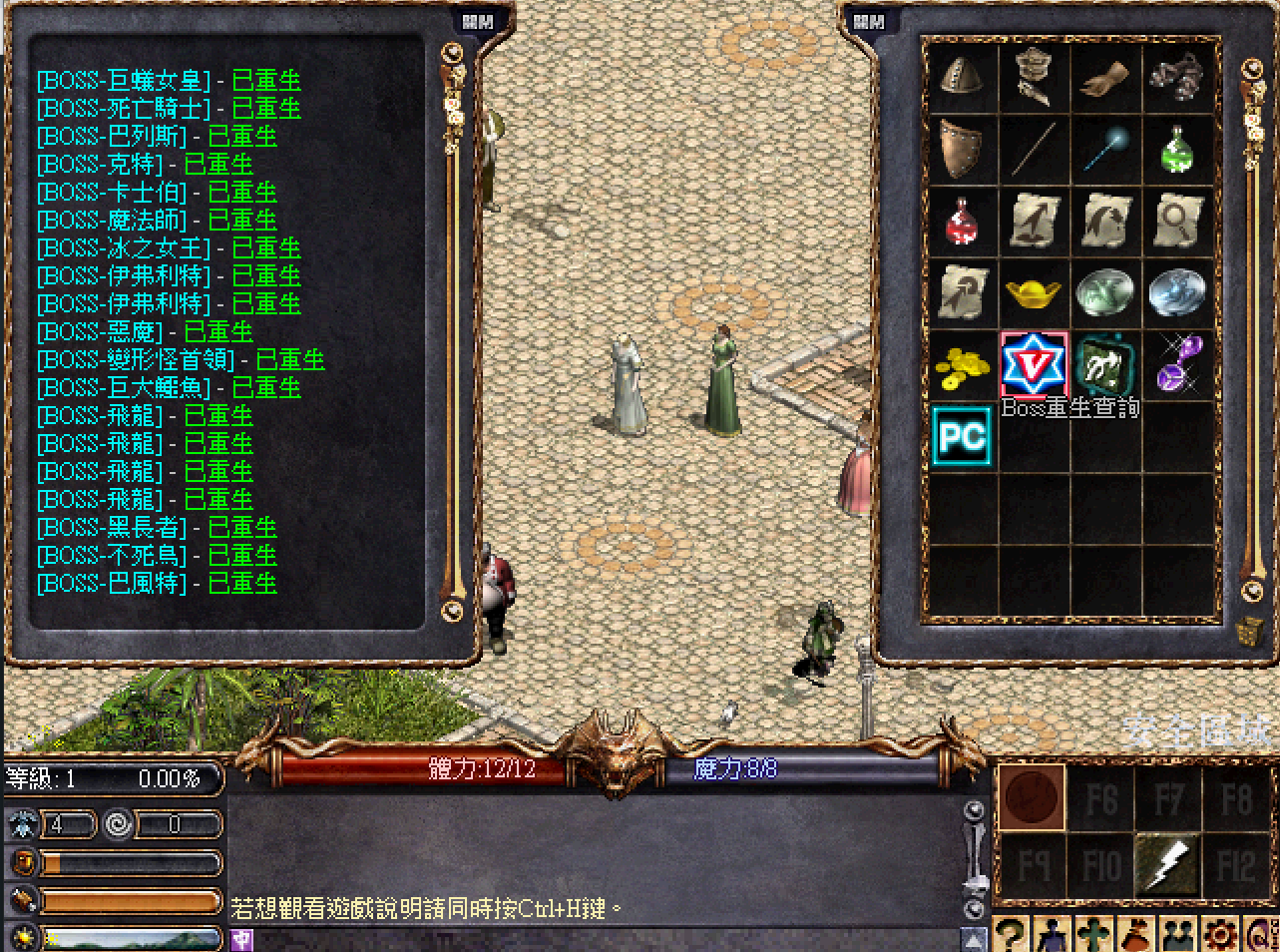The height and width of the screenshot is (952, 1280).
Task: Open the character status silhouette button
Action: click(1052, 935)
